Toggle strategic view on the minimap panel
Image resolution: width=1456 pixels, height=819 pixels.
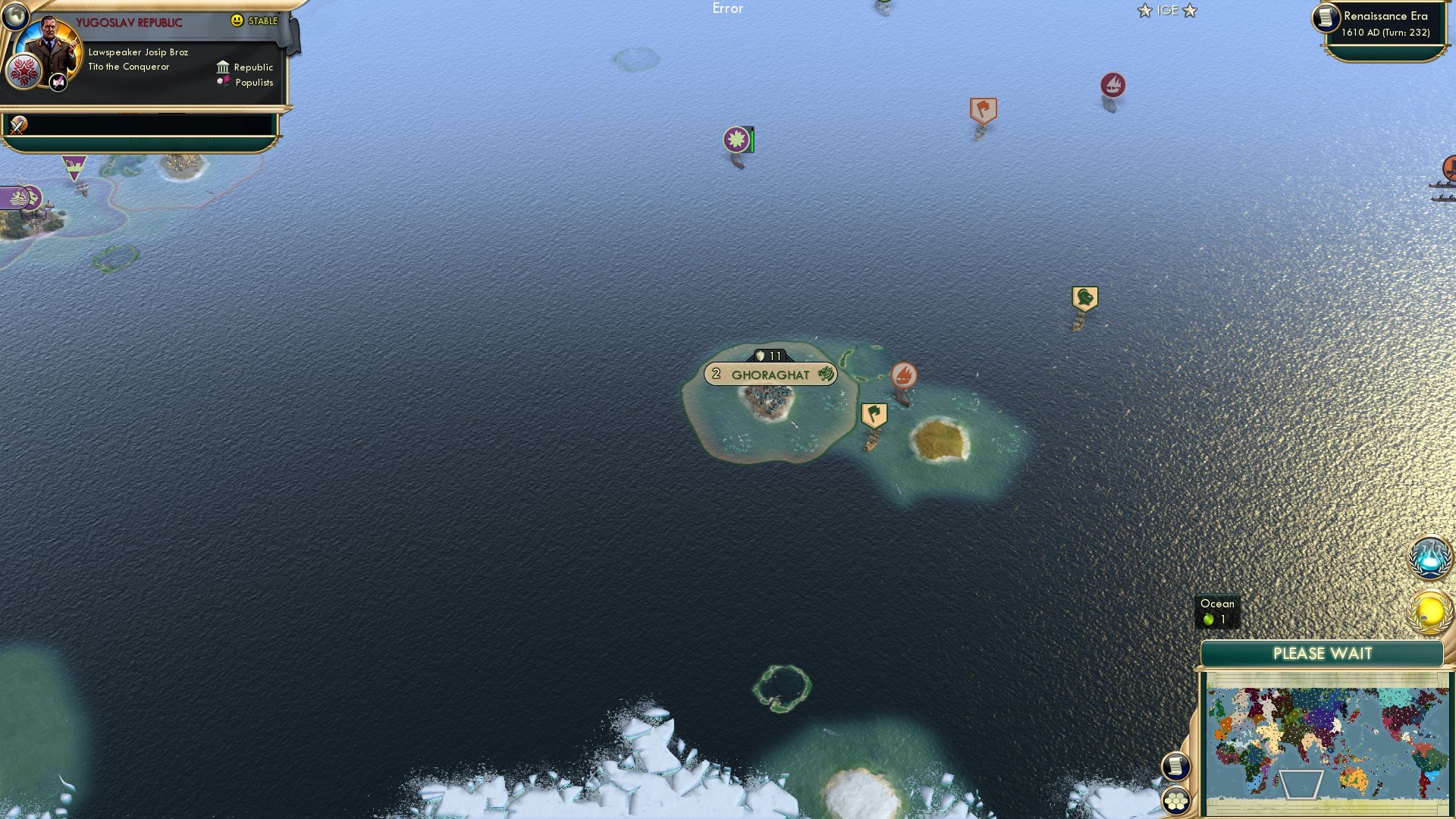click(1175, 801)
